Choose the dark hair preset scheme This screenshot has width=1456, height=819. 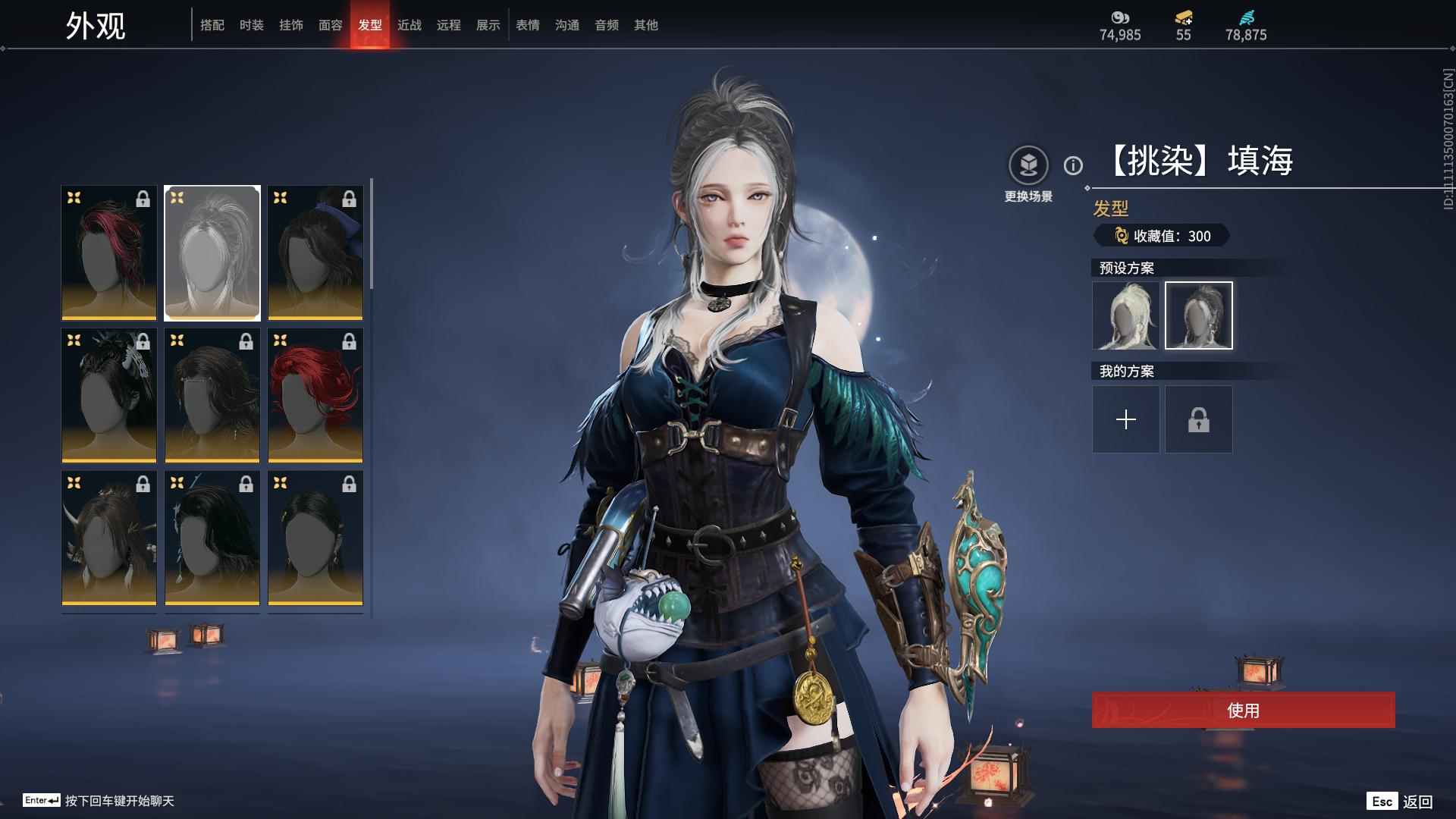pyautogui.click(x=1198, y=315)
